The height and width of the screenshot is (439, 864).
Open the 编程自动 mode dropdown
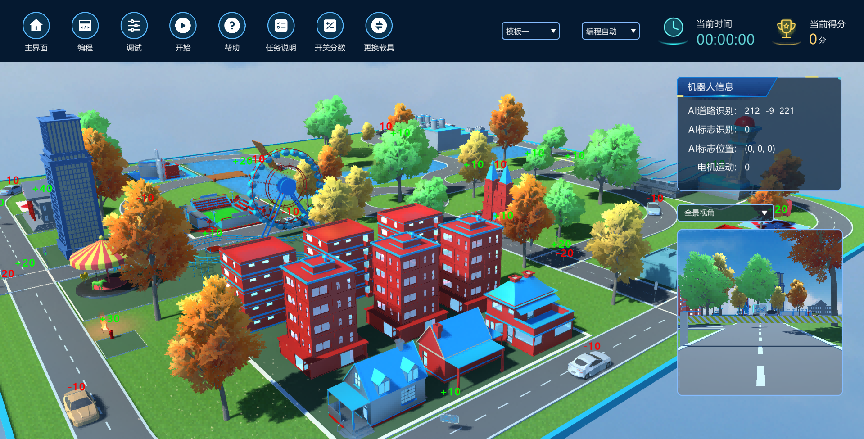[x=610, y=31]
